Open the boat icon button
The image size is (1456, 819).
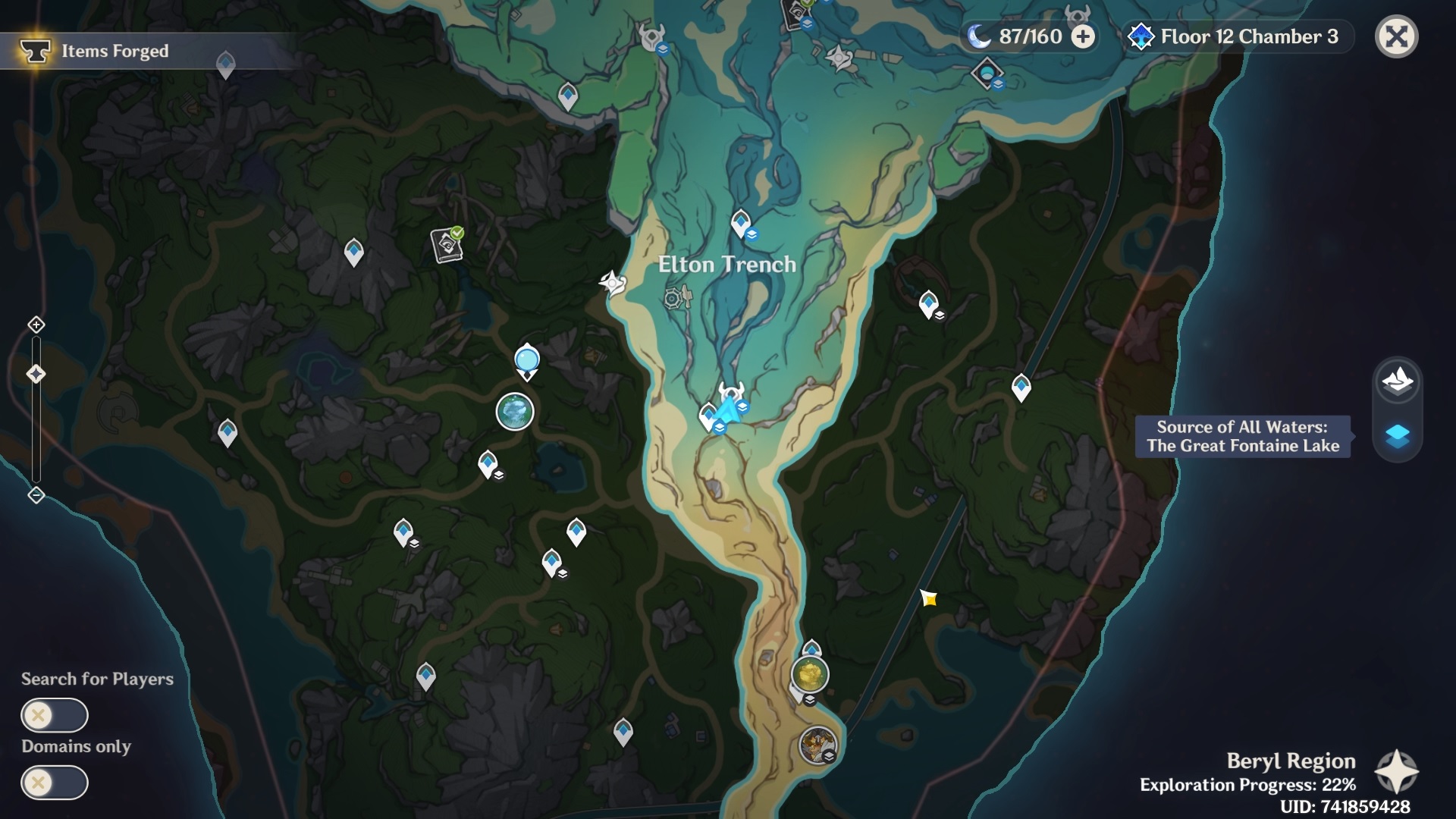(x=1397, y=381)
